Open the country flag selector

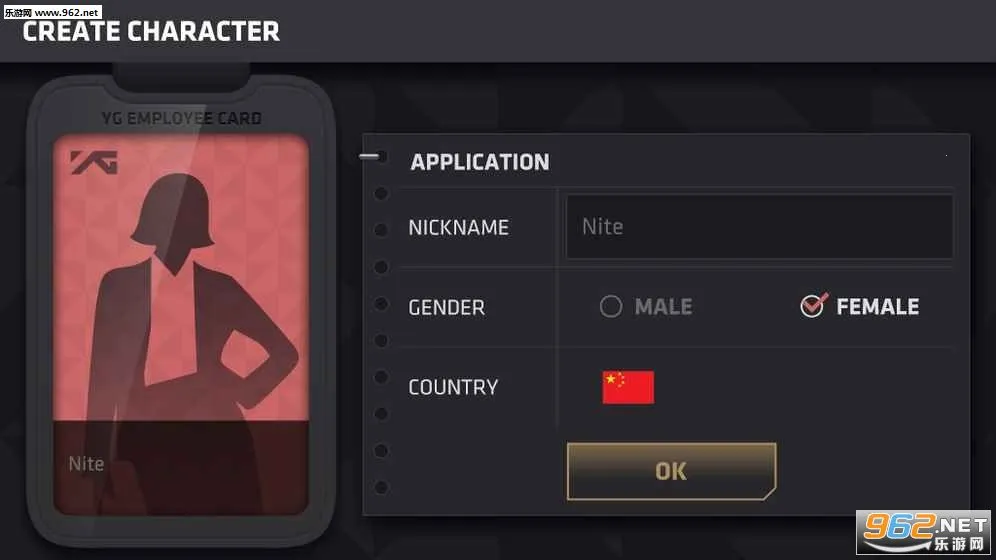[628, 387]
